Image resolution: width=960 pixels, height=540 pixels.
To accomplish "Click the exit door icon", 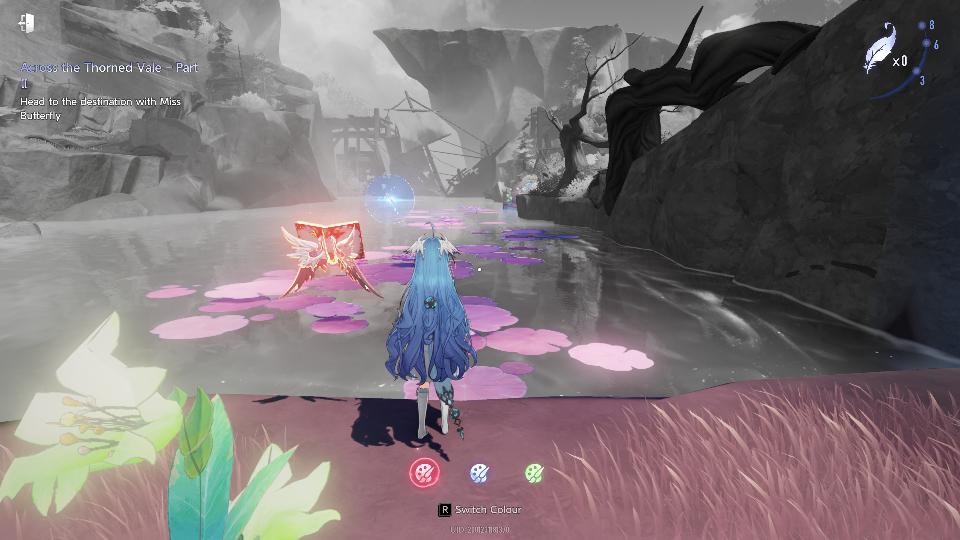I will click(x=27, y=22).
